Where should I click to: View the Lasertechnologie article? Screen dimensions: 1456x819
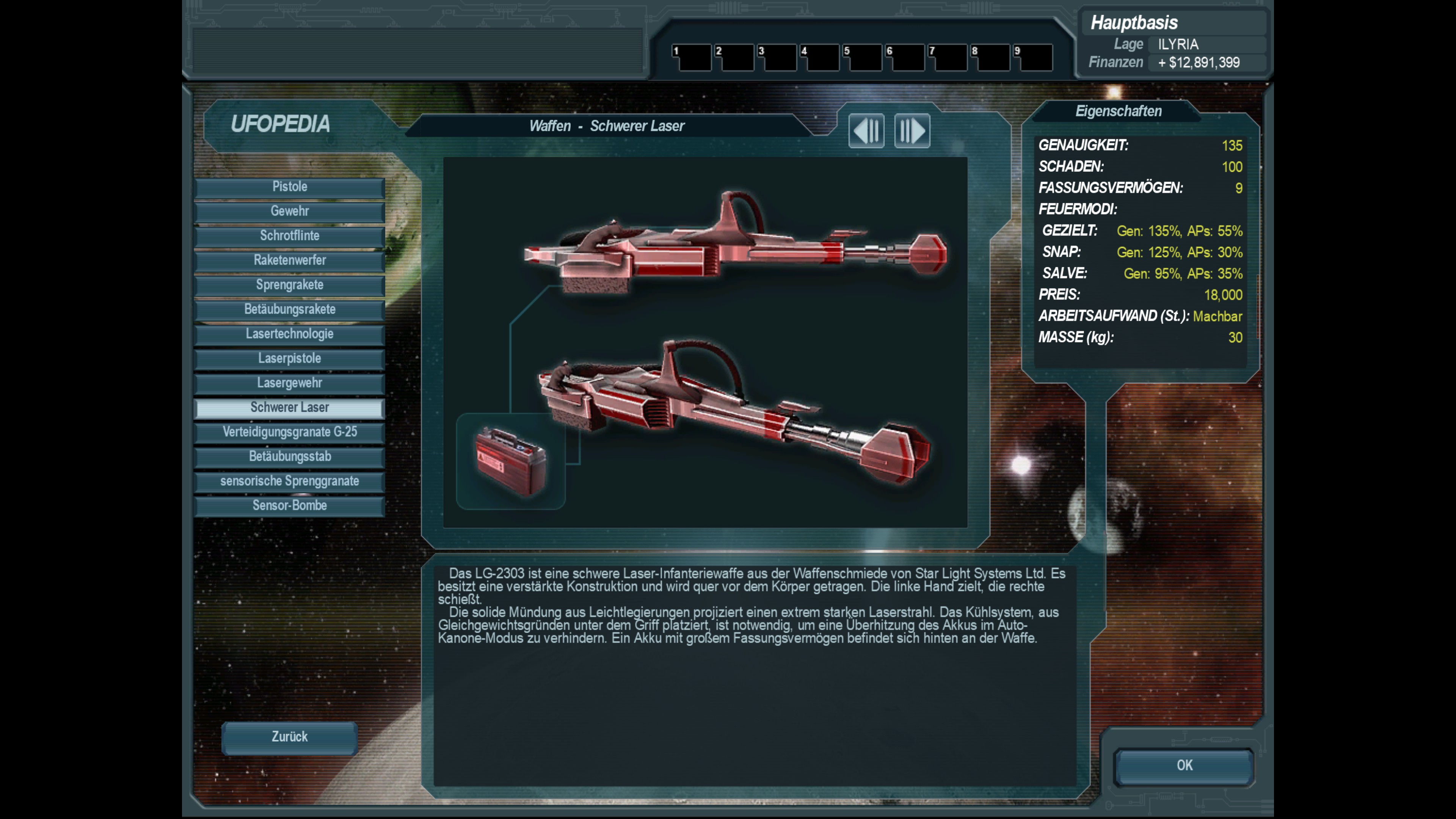pos(289,334)
